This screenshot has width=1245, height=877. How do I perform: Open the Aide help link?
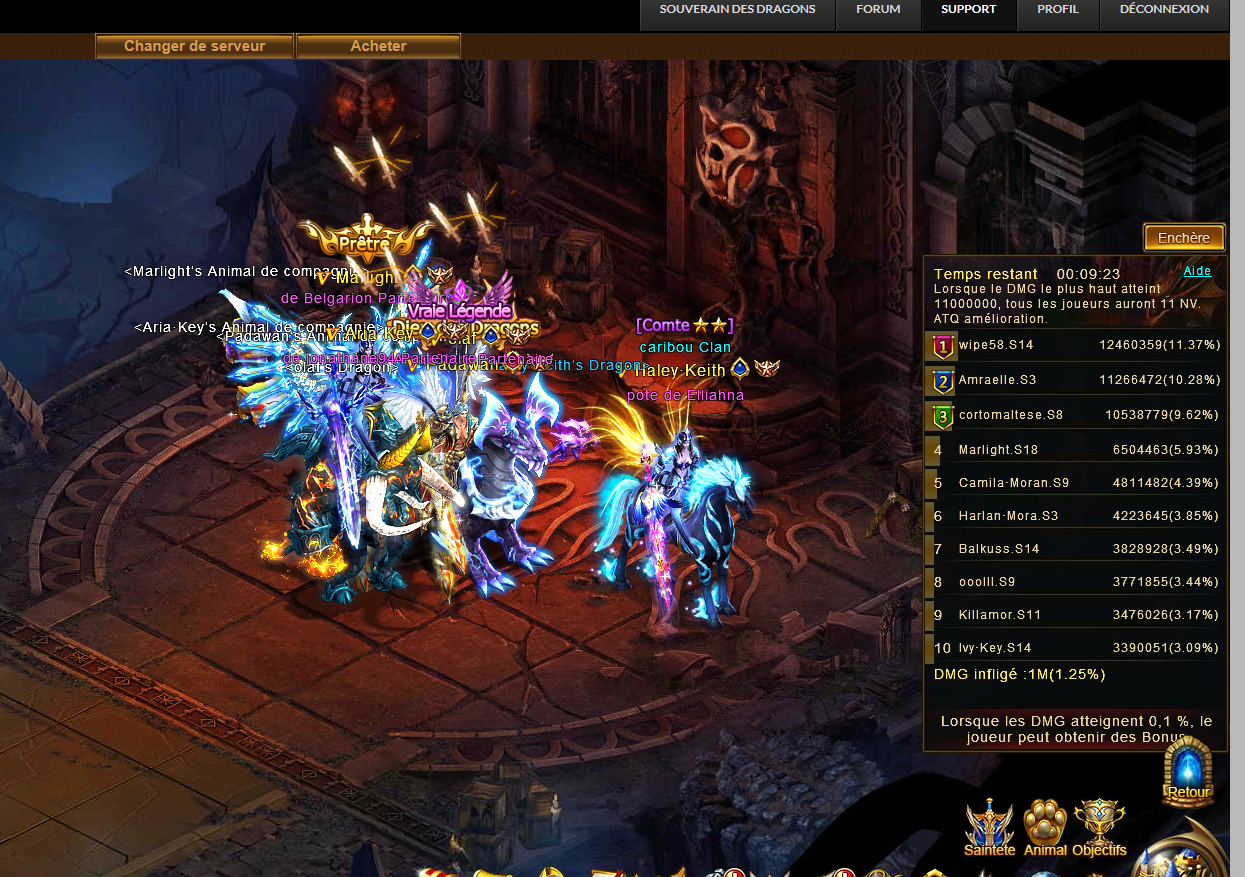coord(1197,271)
